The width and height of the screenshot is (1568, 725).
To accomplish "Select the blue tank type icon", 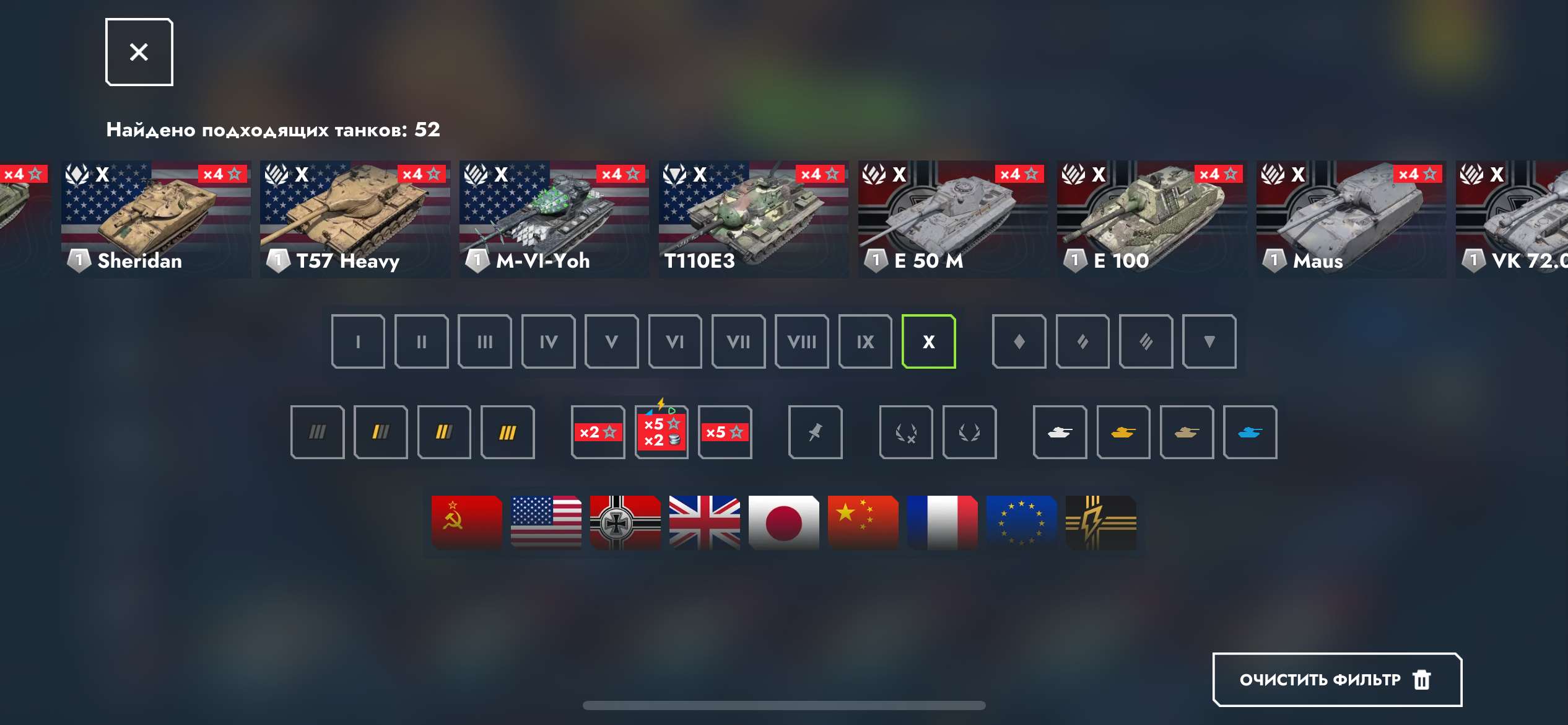I will (1250, 432).
